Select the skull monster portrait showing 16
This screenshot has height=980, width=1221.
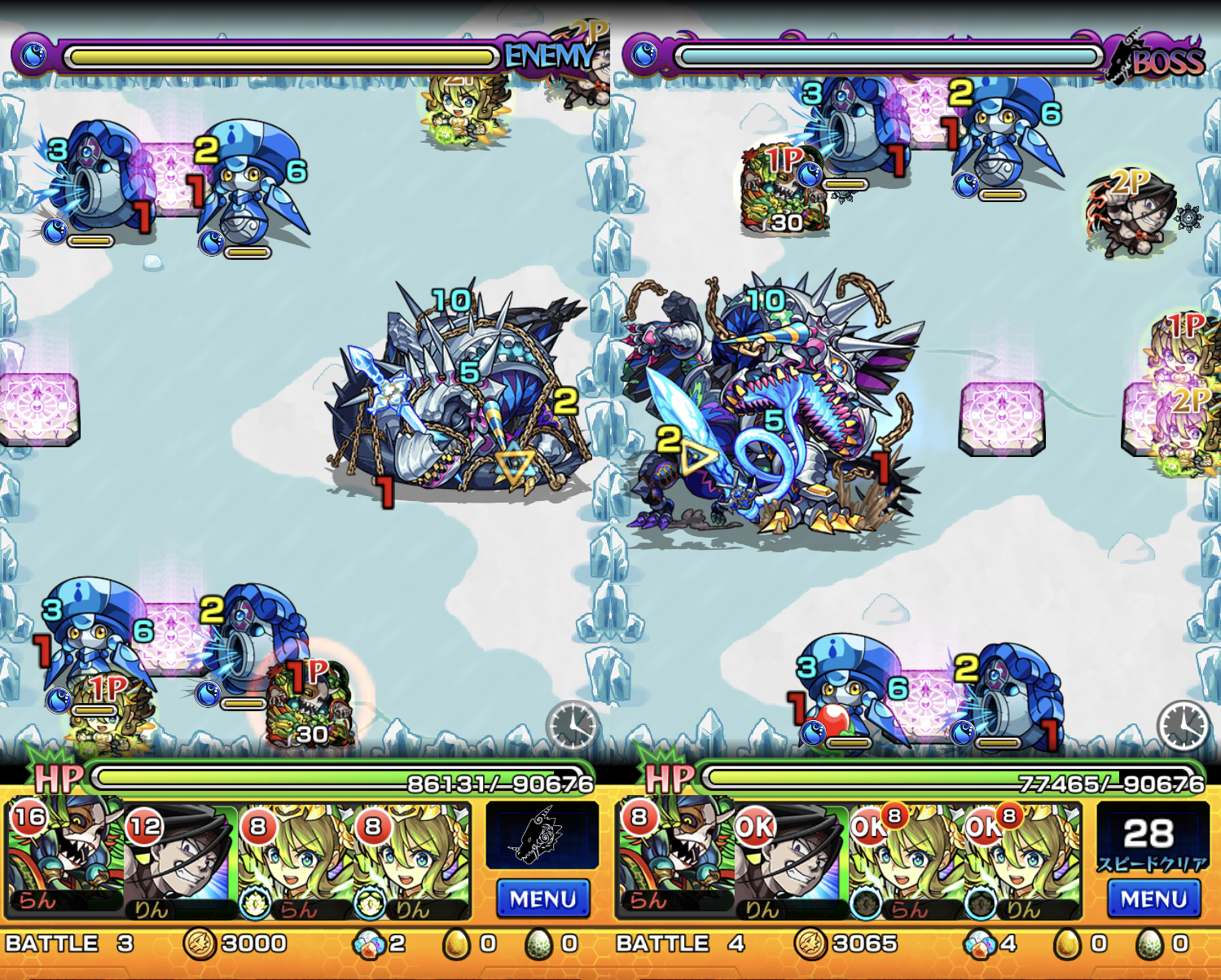pyautogui.click(x=65, y=859)
